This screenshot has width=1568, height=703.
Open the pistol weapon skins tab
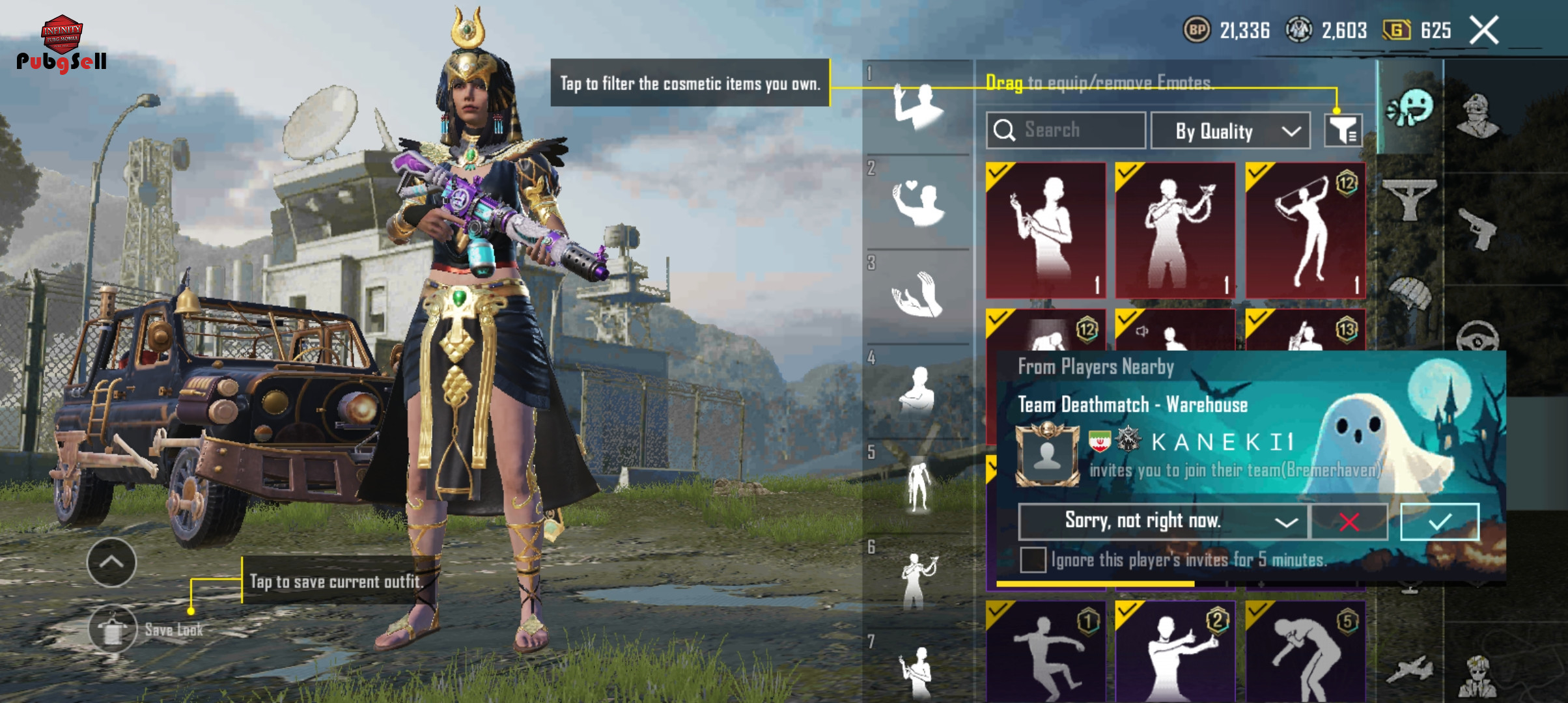1477,228
